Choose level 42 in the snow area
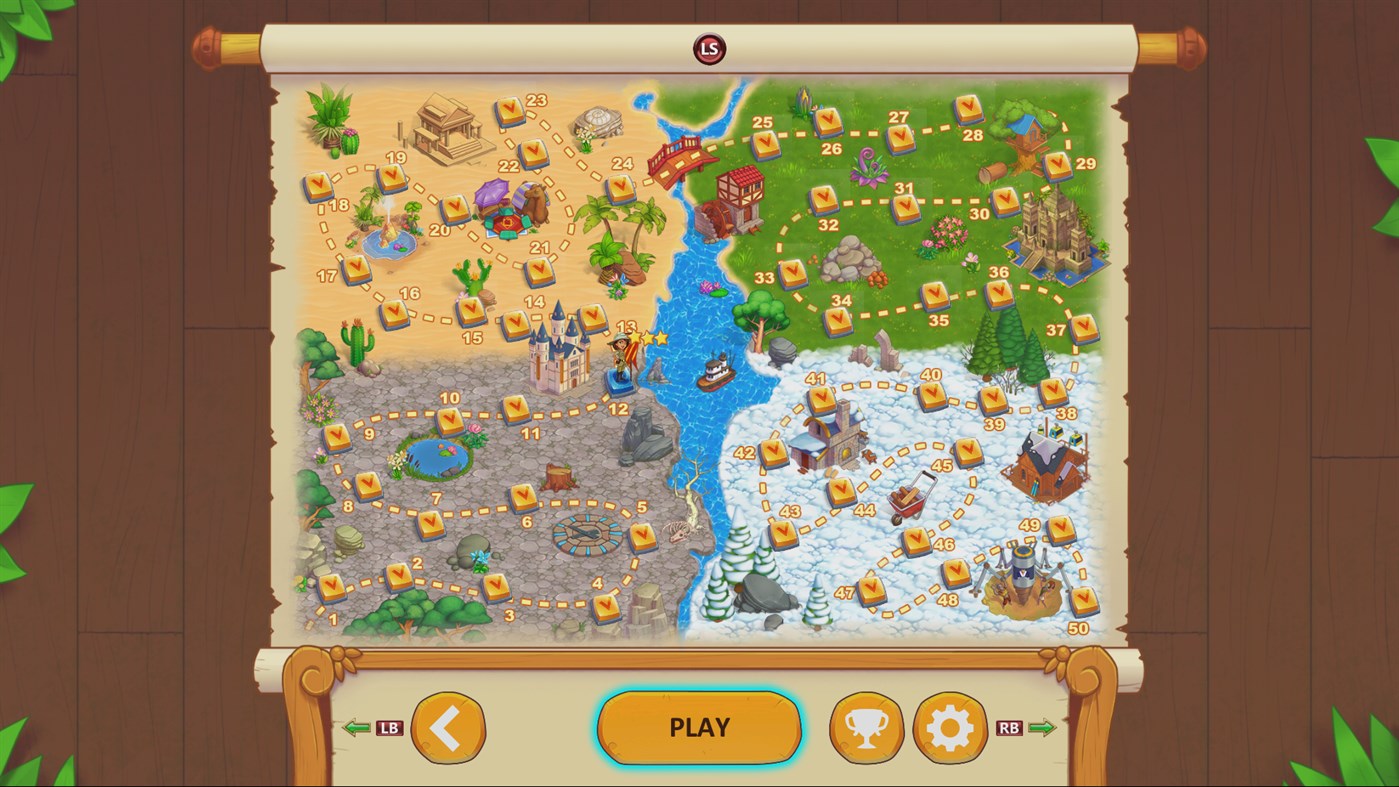The width and height of the screenshot is (1399, 787). (774, 453)
